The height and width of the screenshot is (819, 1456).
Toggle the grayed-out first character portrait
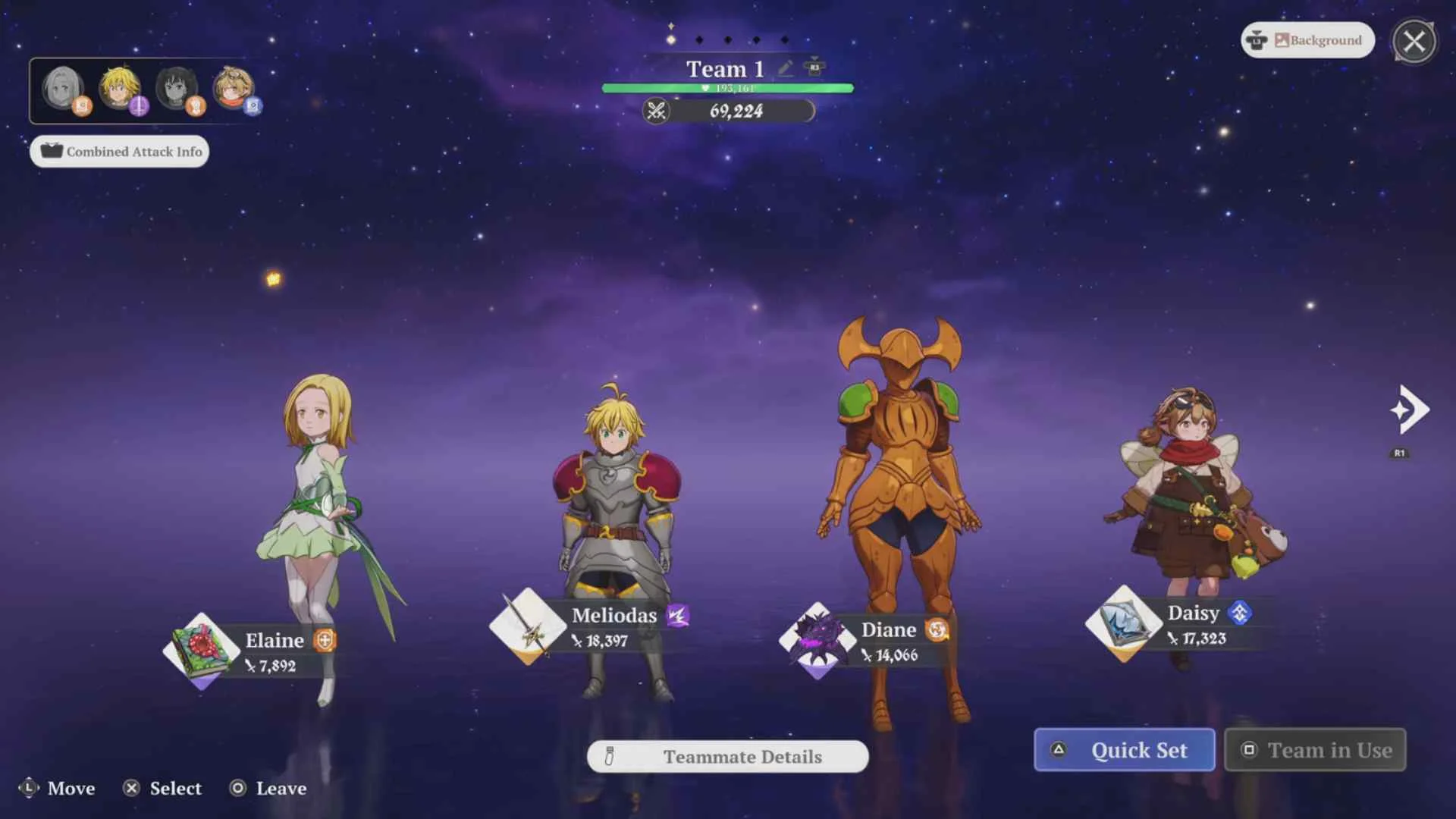(x=63, y=86)
